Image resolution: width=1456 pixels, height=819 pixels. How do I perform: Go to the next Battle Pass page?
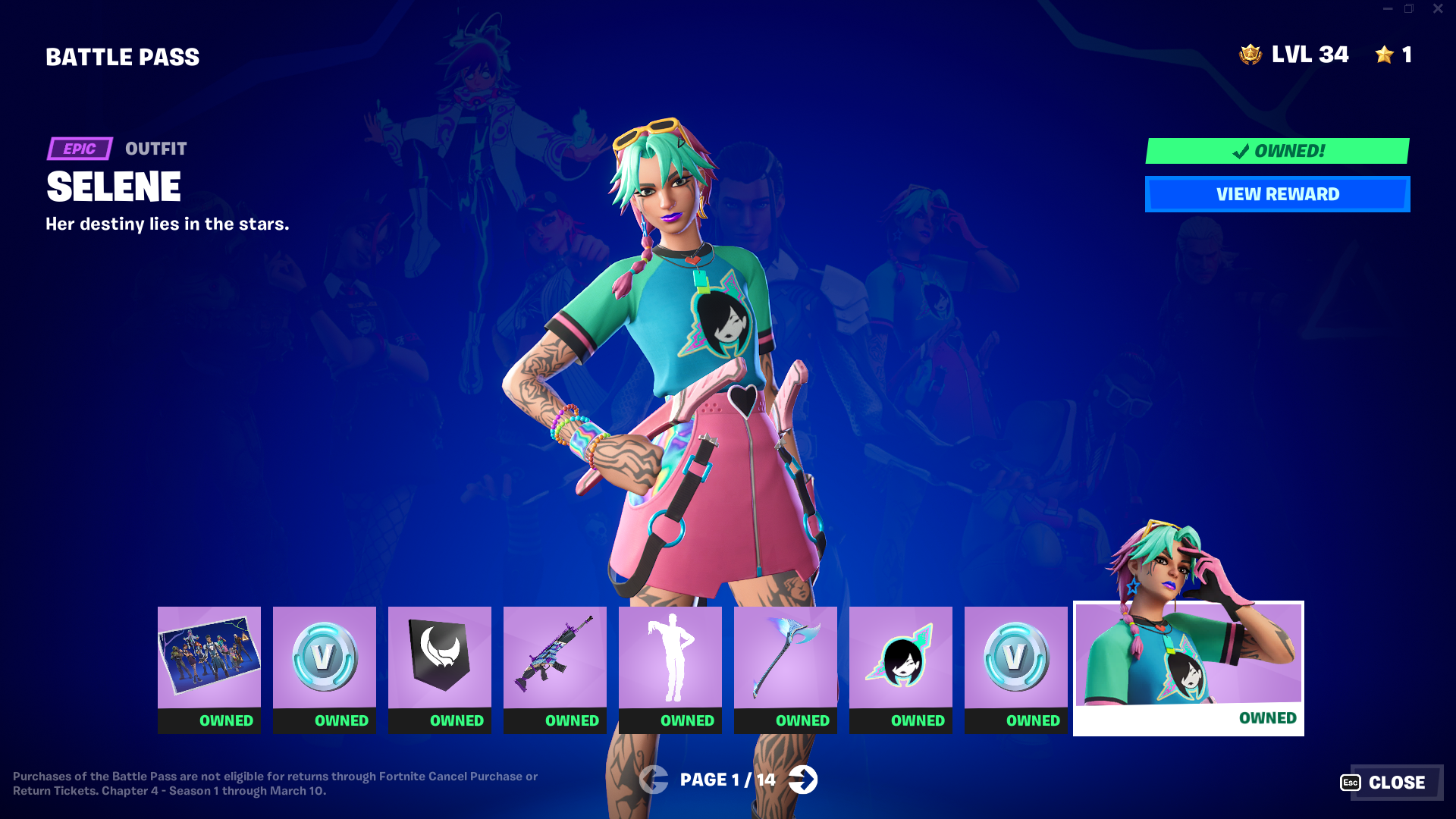803,780
